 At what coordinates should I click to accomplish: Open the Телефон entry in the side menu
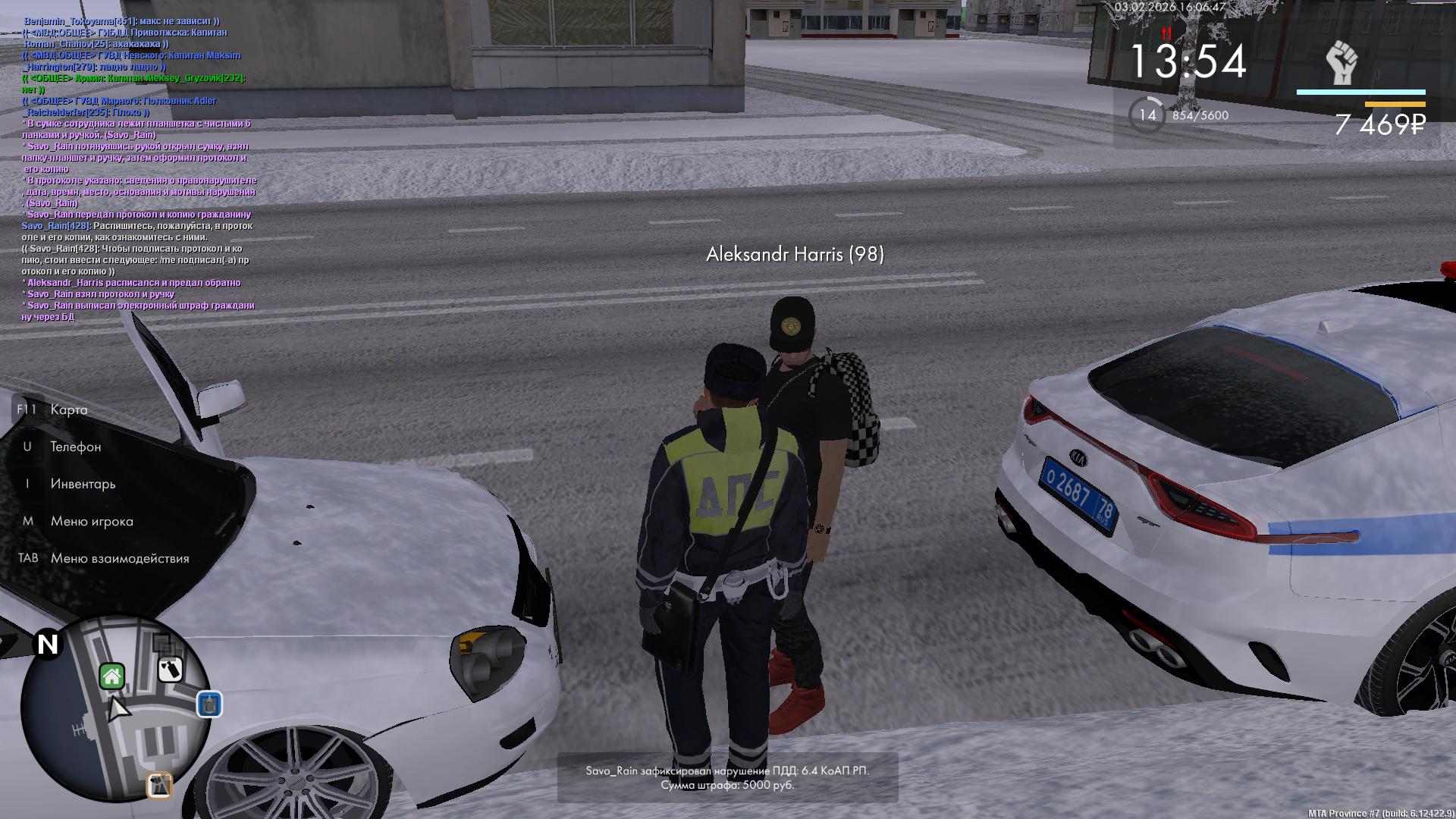click(75, 447)
